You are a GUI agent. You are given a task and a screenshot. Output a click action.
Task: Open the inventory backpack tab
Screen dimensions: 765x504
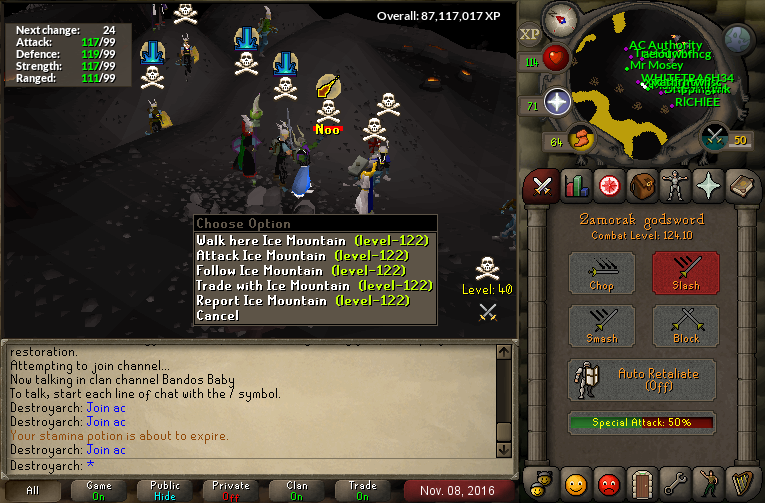[x=641, y=185]
